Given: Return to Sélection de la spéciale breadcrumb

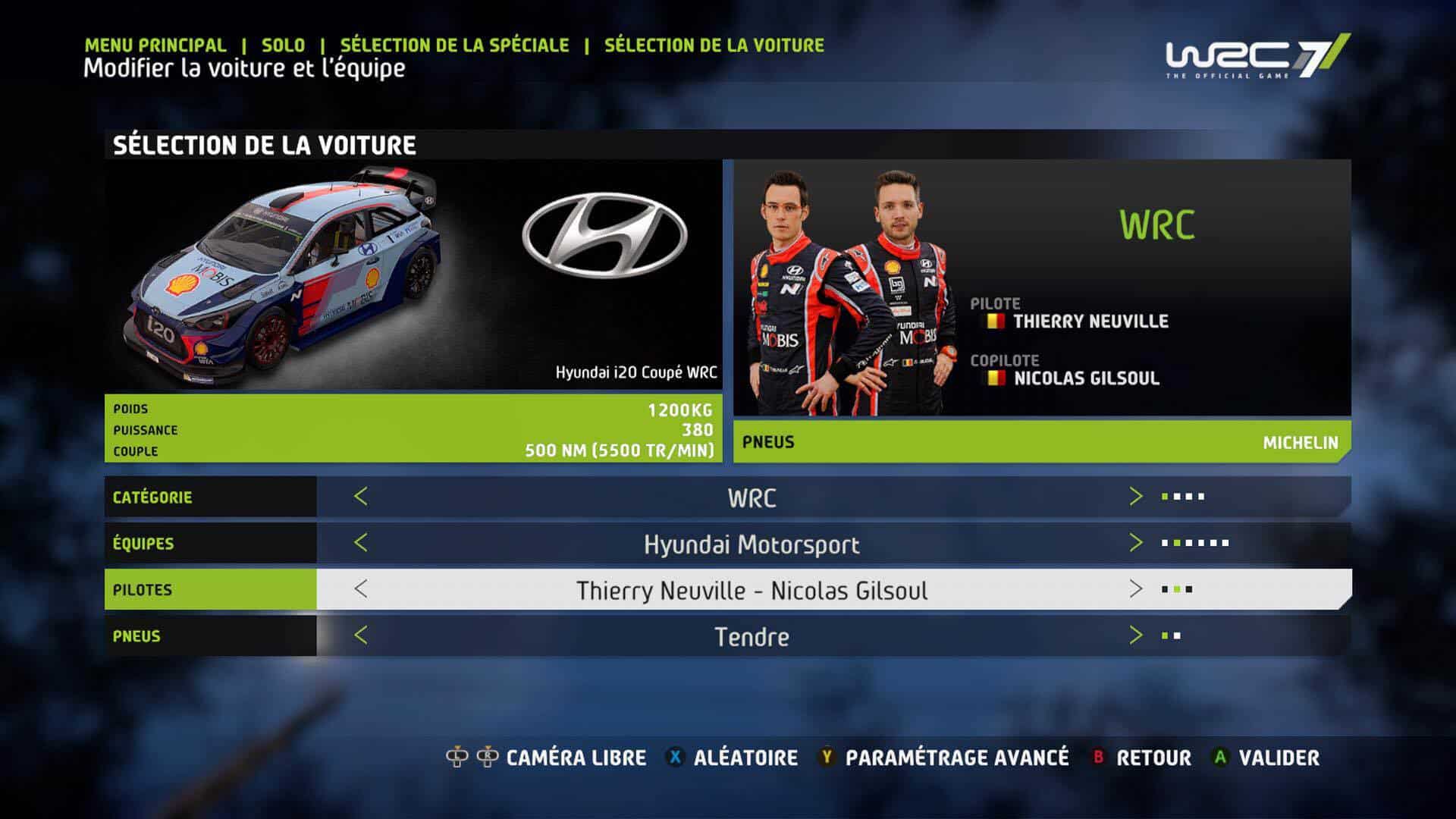Looking at the screenshot, I should pyautogui.click(x=454, y=45).
